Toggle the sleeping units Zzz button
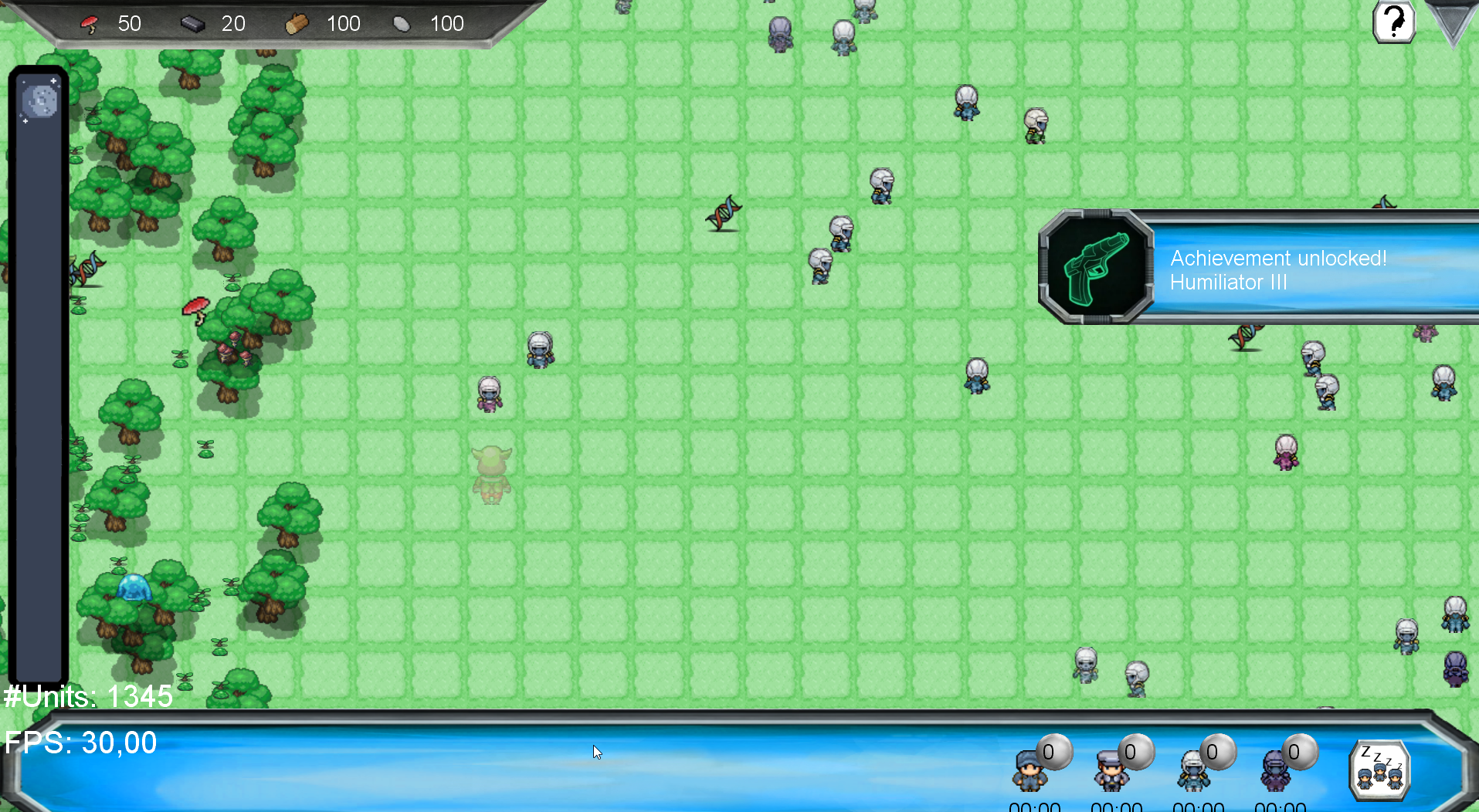This screenshot has height=812, width=1479. [1379, 769]
